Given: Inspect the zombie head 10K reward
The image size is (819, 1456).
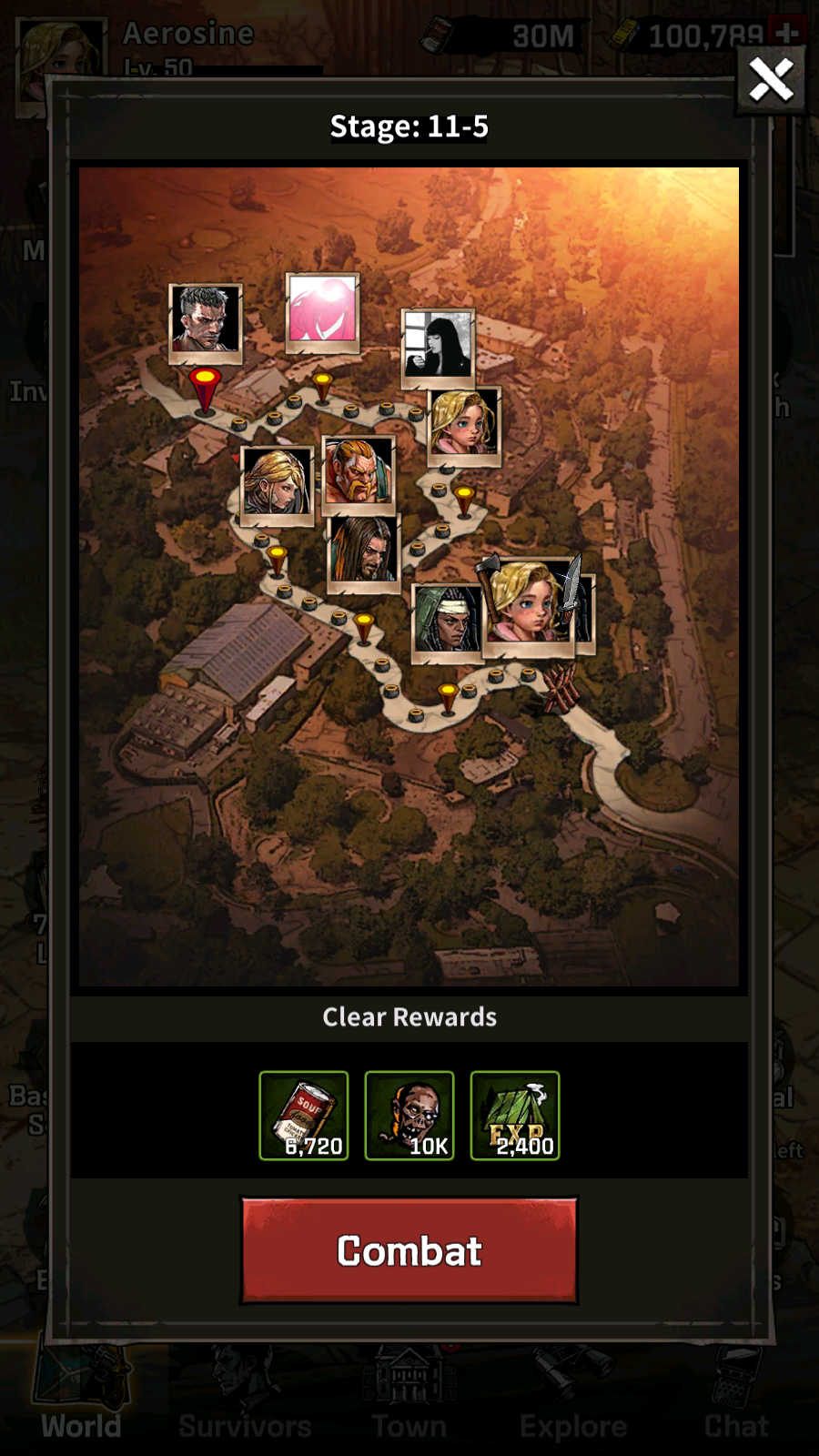Looking at the screenshot, I should pos(409,1116).
